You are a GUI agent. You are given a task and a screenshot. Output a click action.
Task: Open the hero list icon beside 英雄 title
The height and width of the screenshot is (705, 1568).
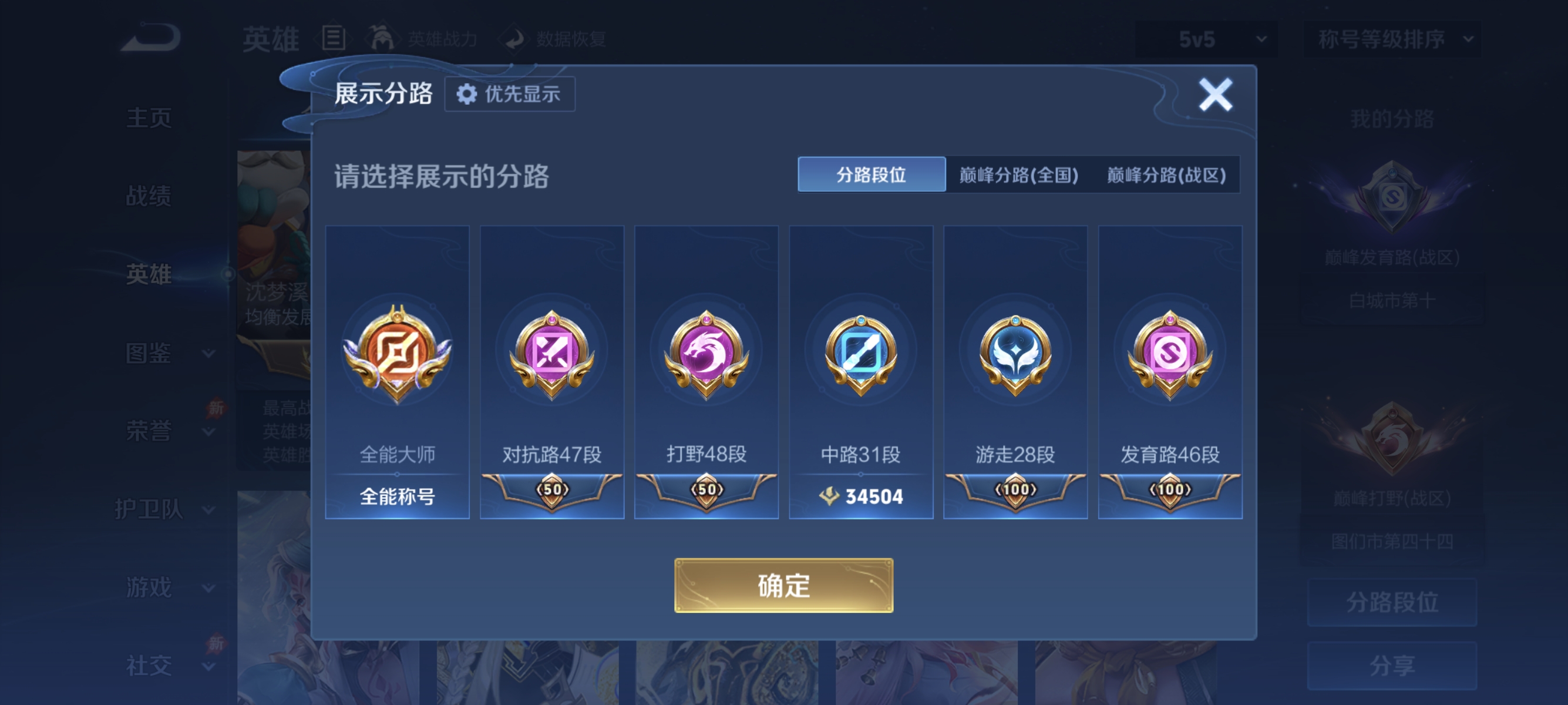pyautogui.click(x=334, y=38)
